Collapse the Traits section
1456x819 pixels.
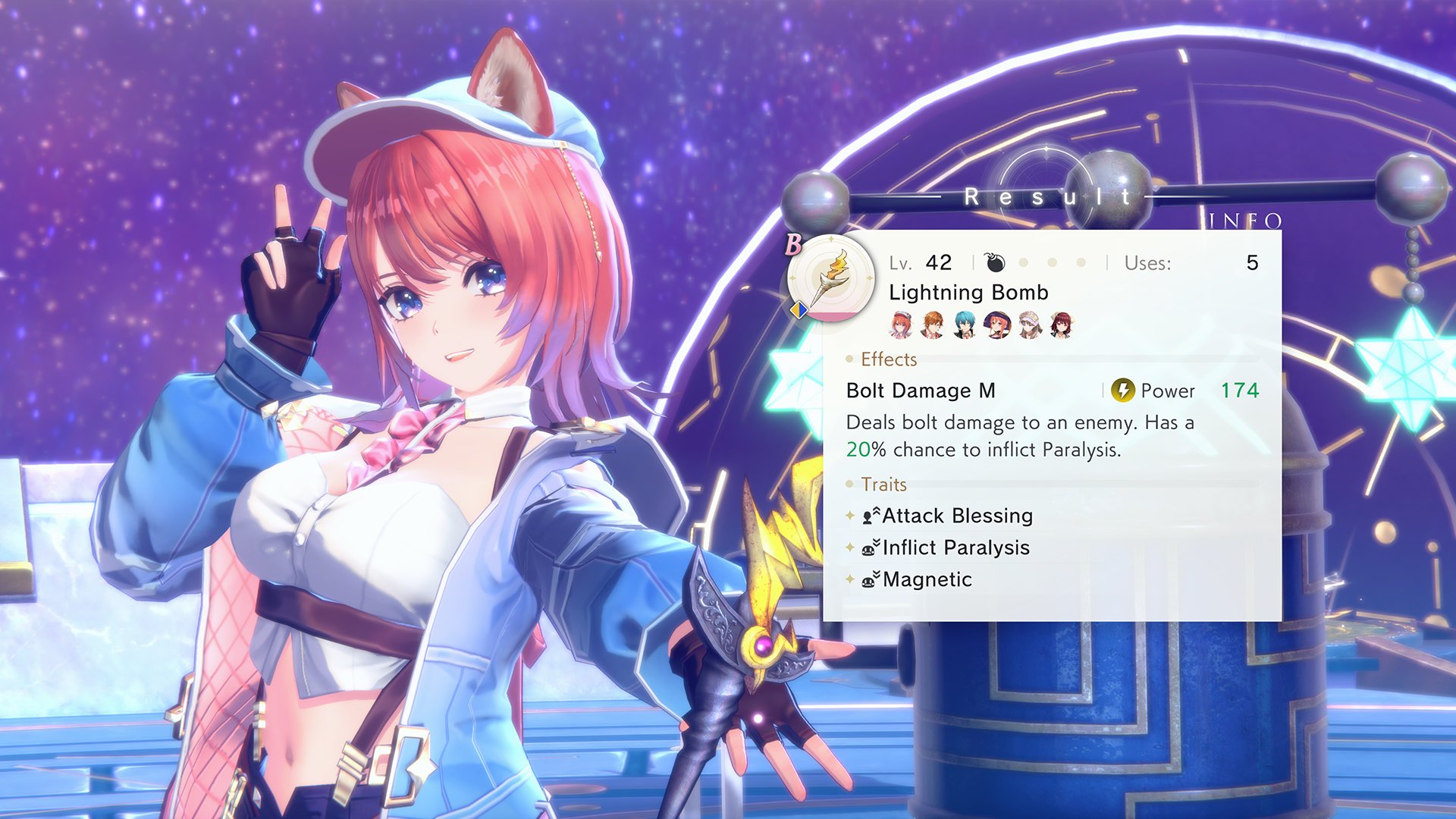[883, 485]
